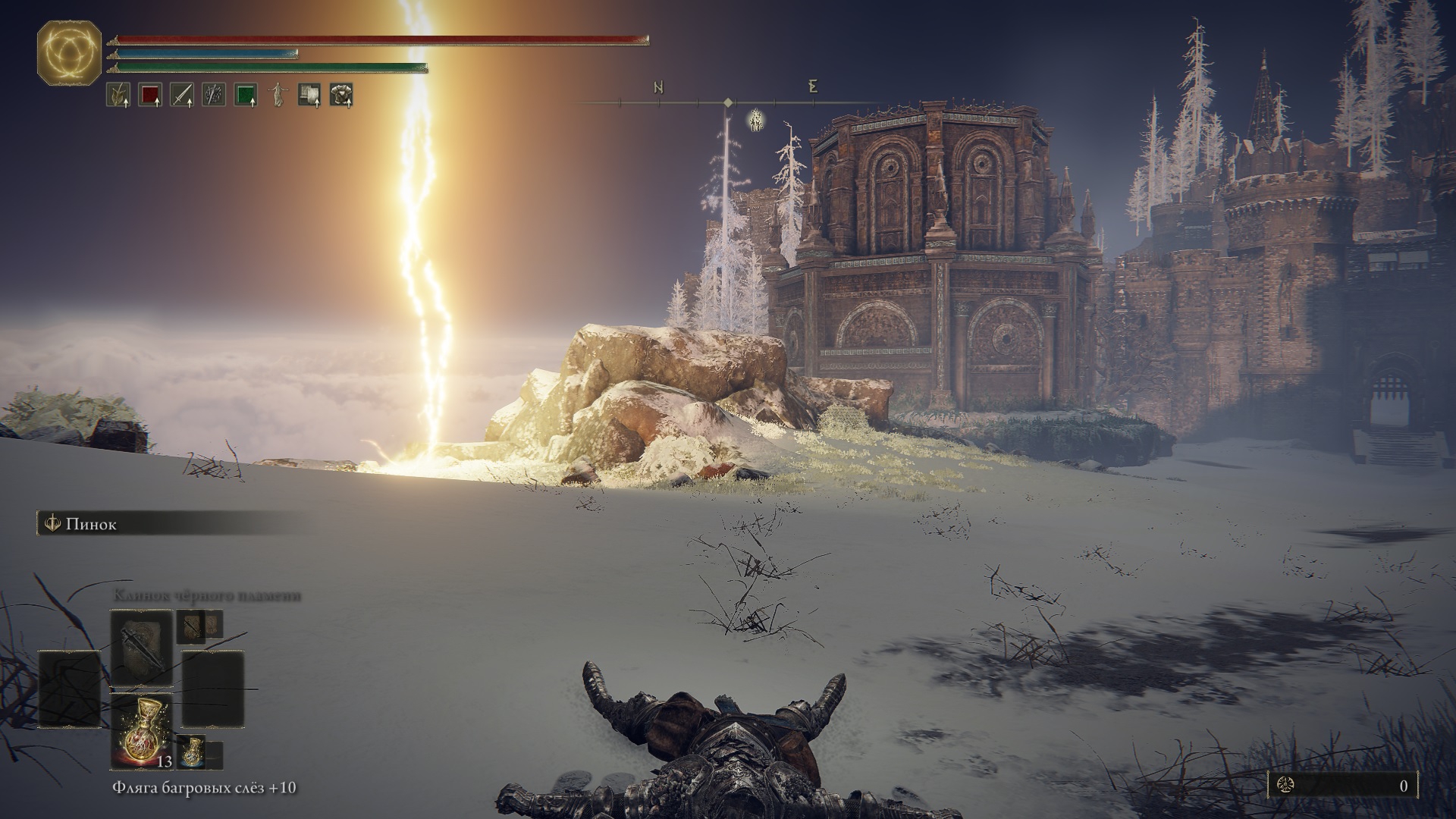
Task: Select the Клинок чёрного пламени spell slot
Action: point(141,647)
